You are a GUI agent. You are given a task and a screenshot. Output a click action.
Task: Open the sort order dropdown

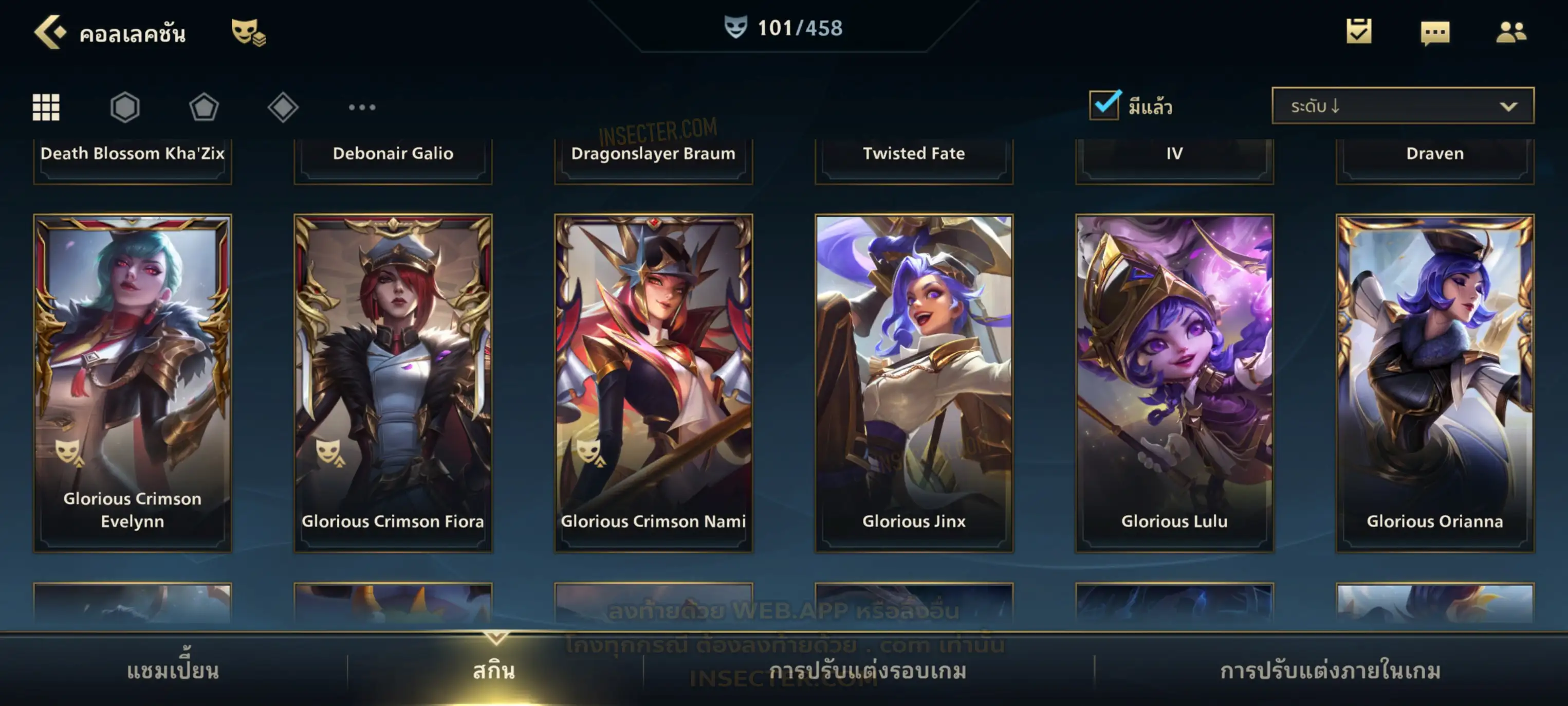click(x=1403, y=106)
